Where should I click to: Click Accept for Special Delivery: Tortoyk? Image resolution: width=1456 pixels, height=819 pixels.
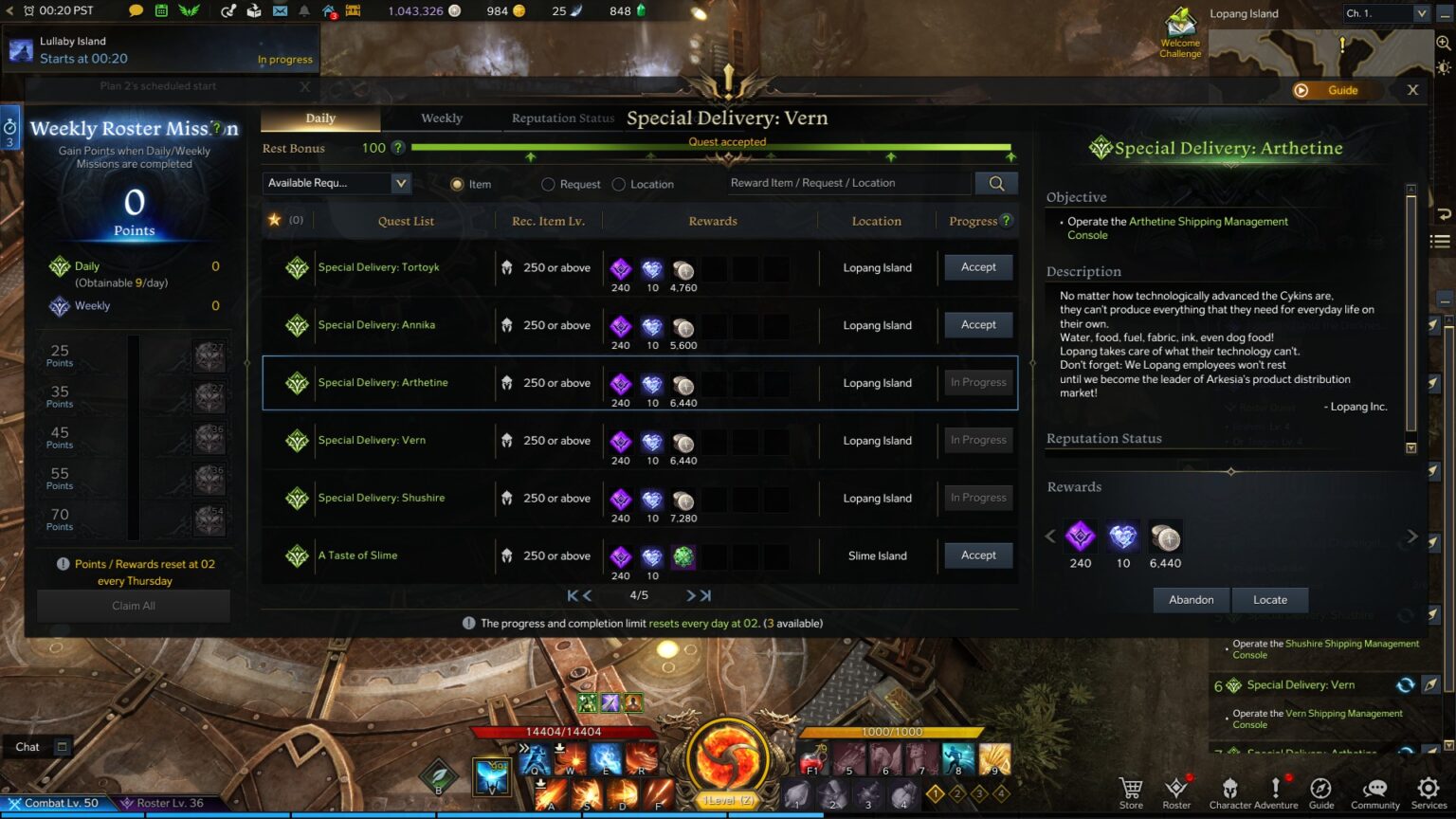pos(977,267)
